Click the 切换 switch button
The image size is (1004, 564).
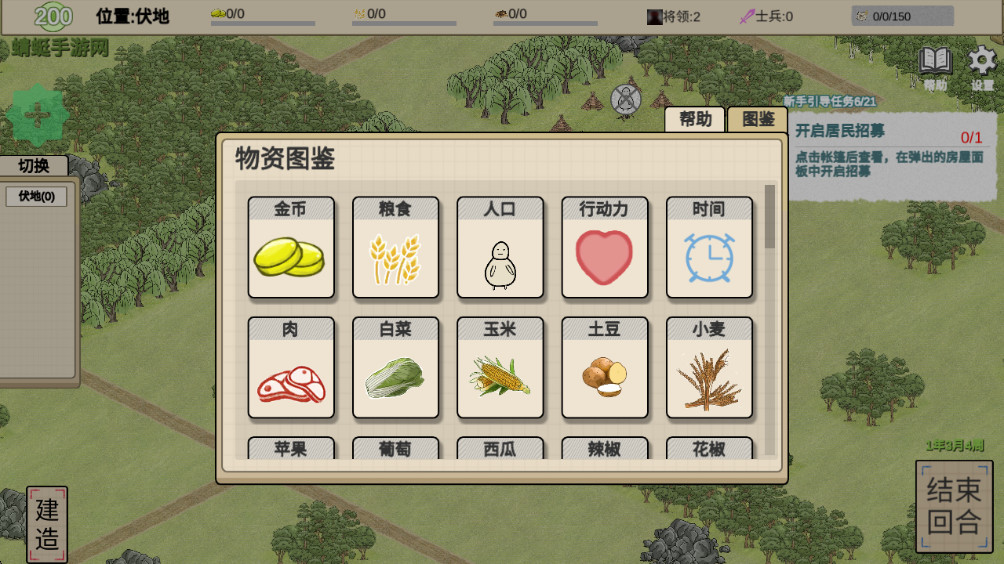point(34,166)
